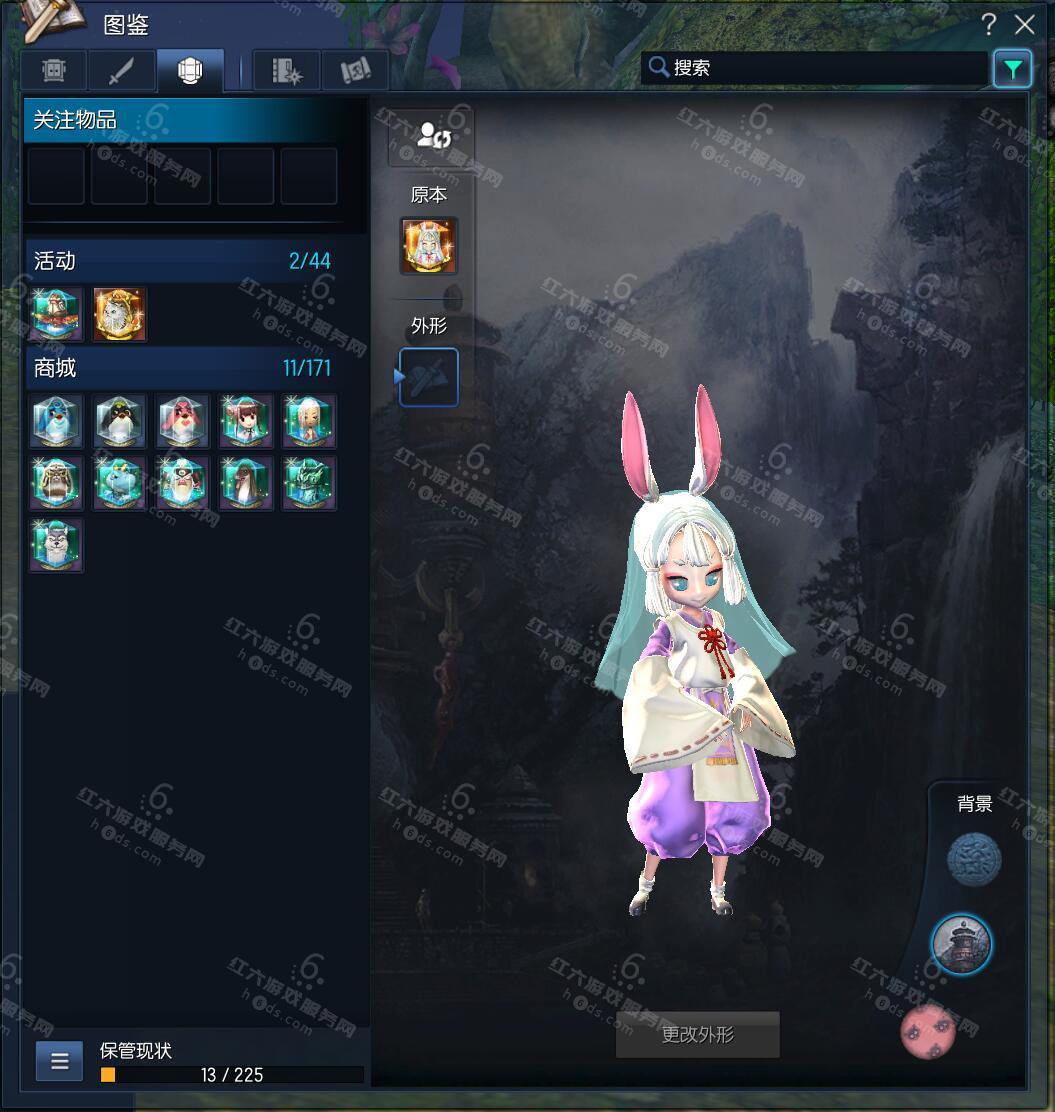Pick the pink bird with heart pet
This screenshot has width=1055, height=1112.
(183, 421)
